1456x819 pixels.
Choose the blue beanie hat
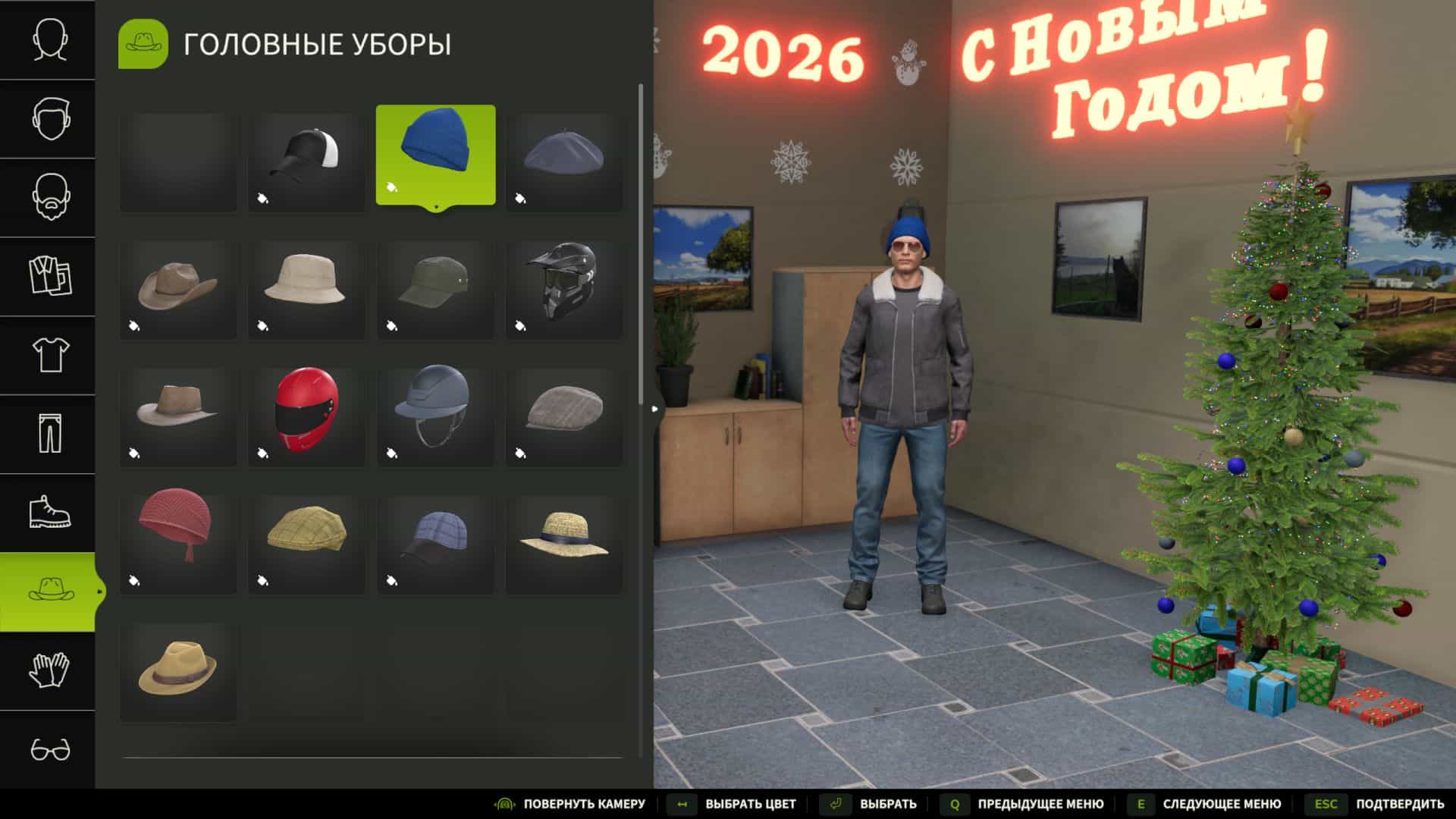click(x=435, y=155)
